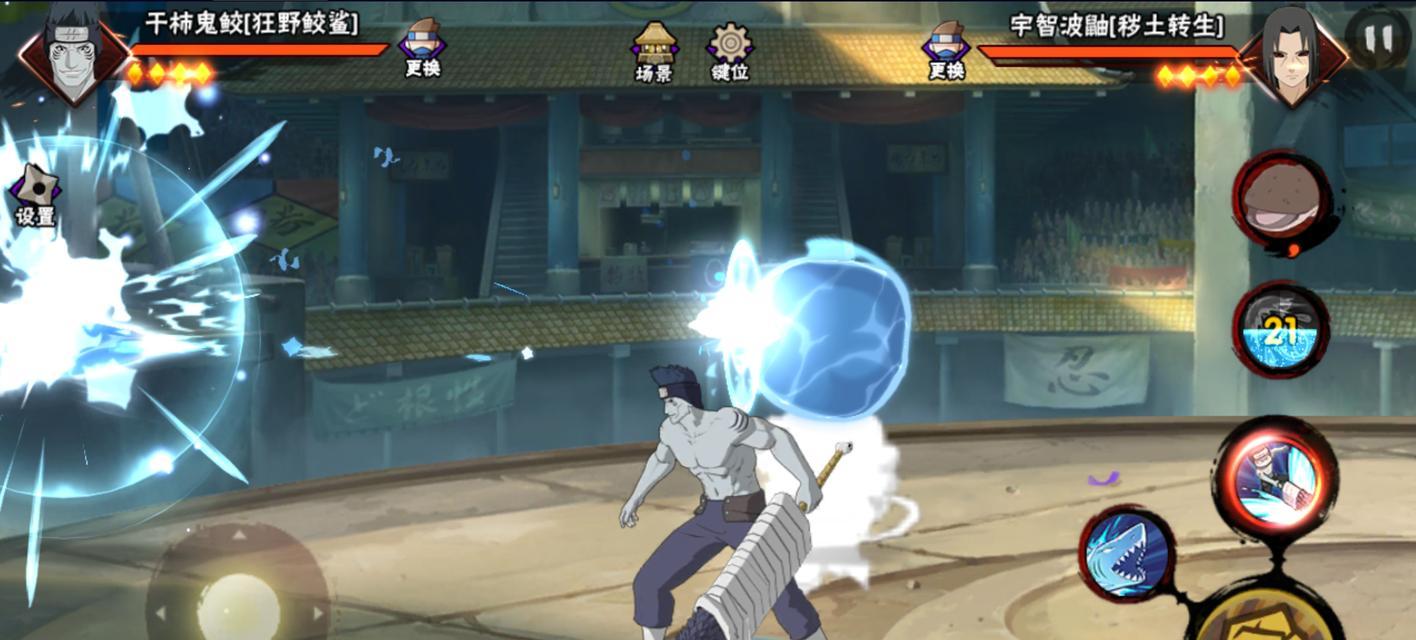Tap 更换 beside Itachi's health bar

tap(946, 49)
